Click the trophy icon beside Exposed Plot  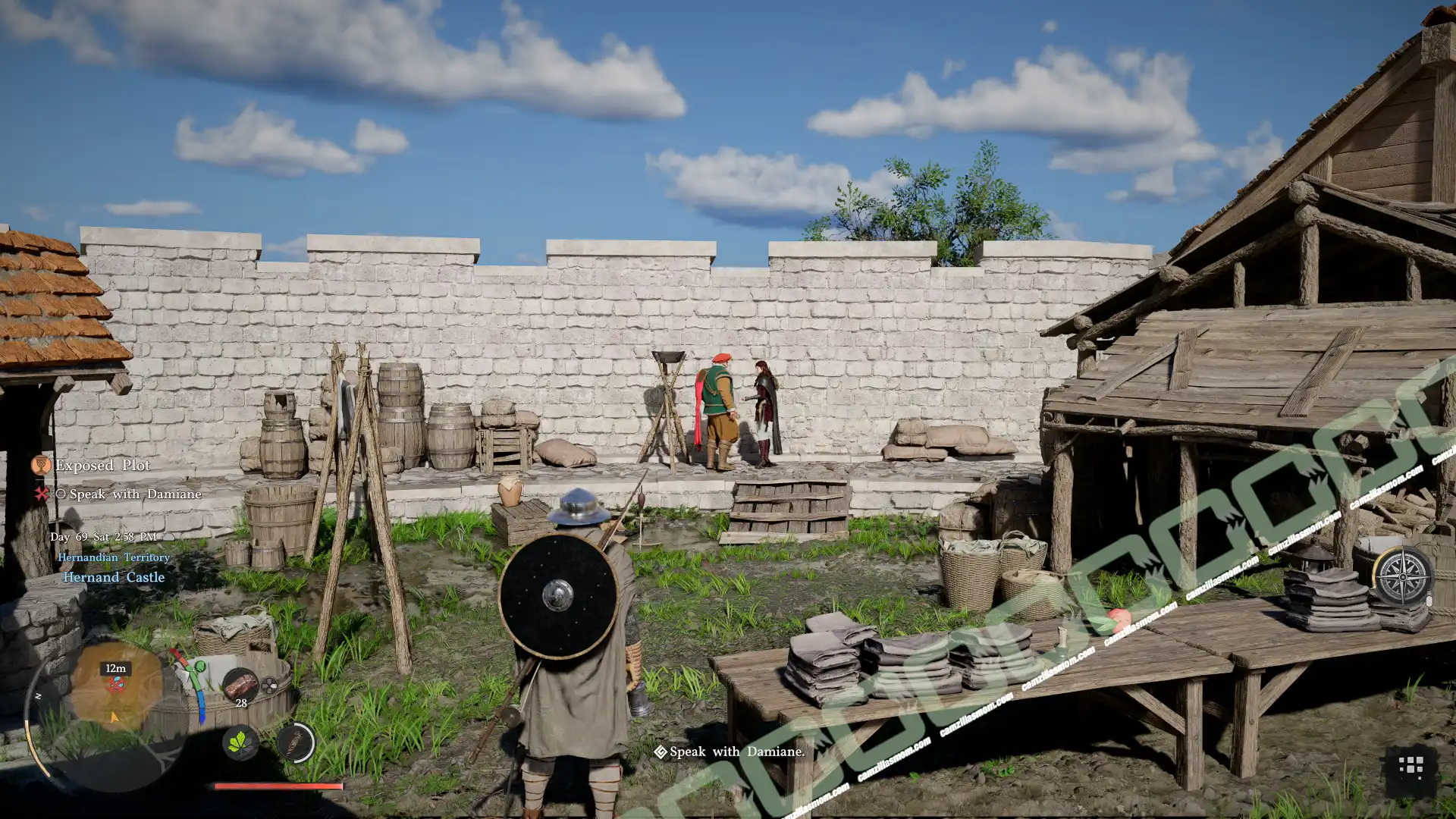[41, 466]
